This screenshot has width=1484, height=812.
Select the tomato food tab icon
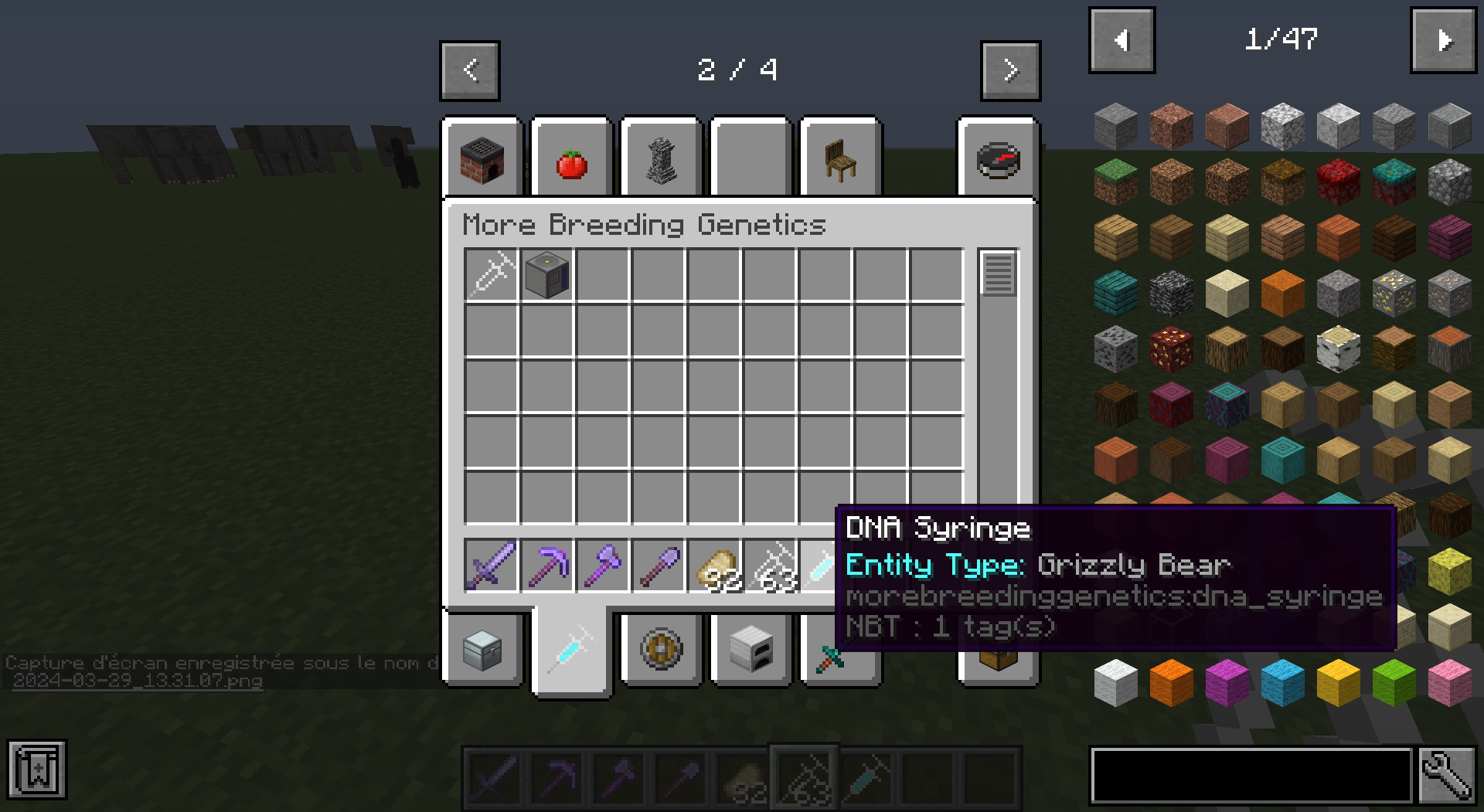click(x=570, y=158)
